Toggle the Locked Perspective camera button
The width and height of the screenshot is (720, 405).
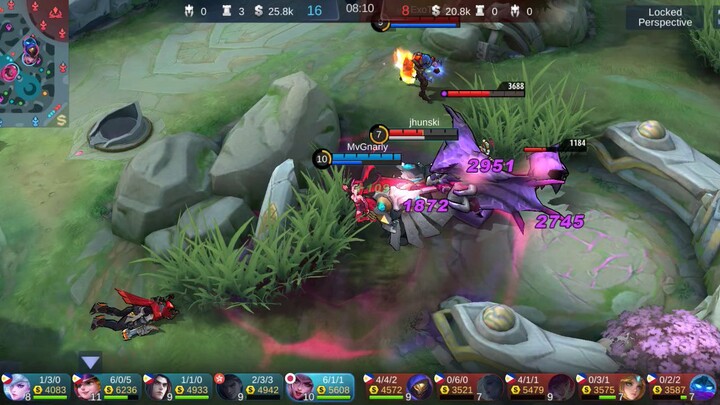665,17
